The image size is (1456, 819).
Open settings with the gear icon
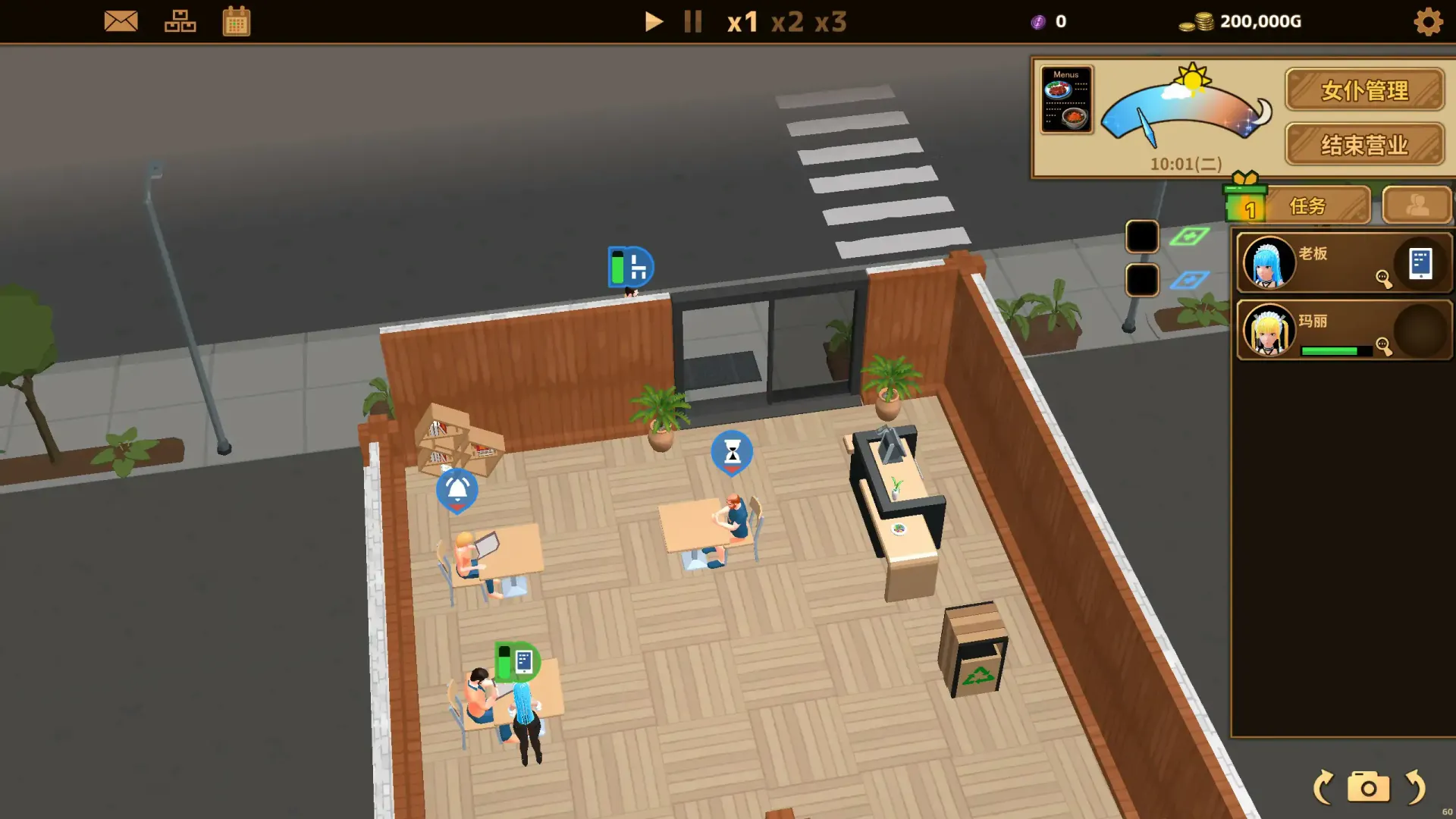pos(1428,21)
